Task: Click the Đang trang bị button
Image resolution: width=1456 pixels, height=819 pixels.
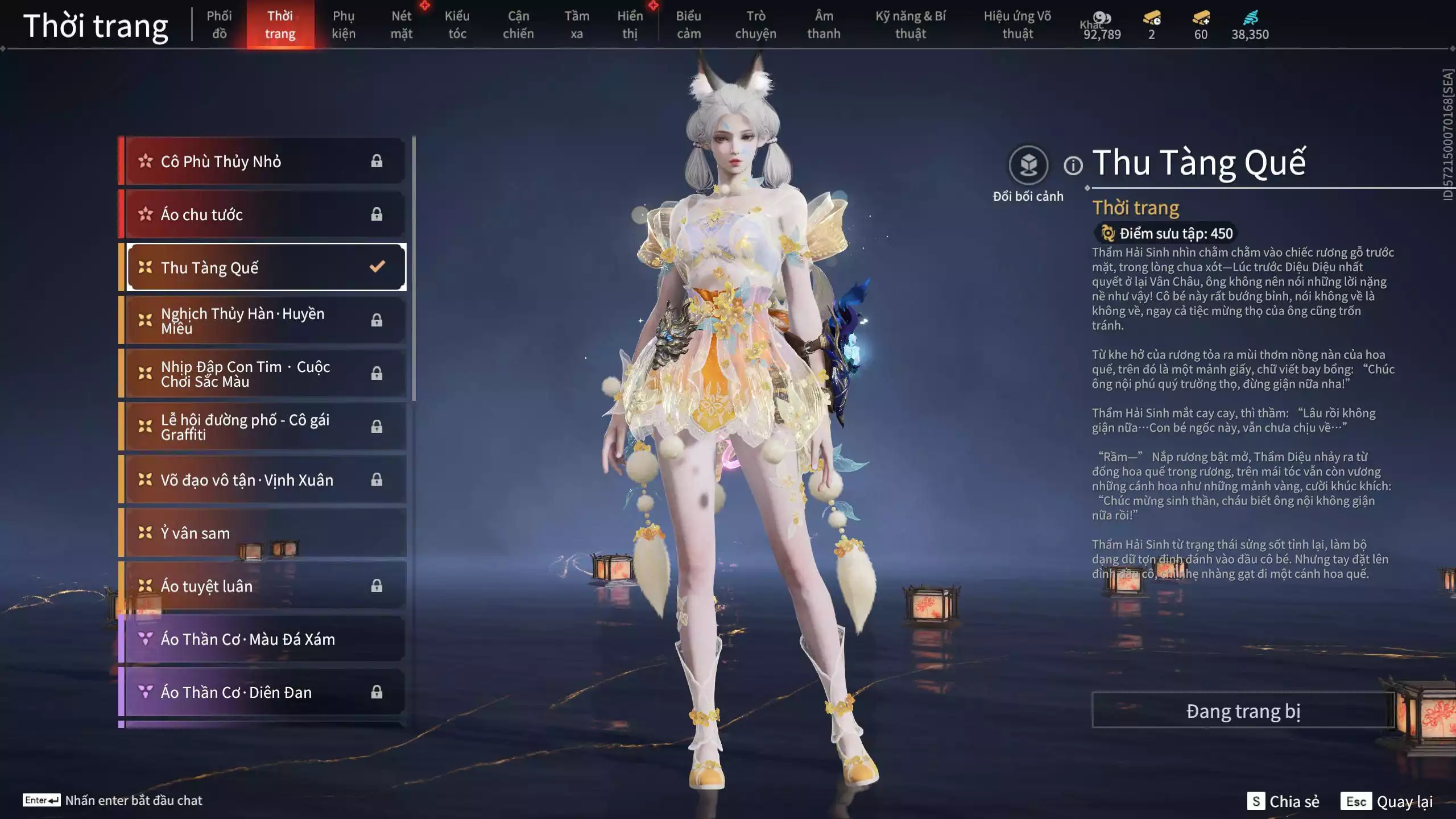Action: click(x=1243, y=711)
